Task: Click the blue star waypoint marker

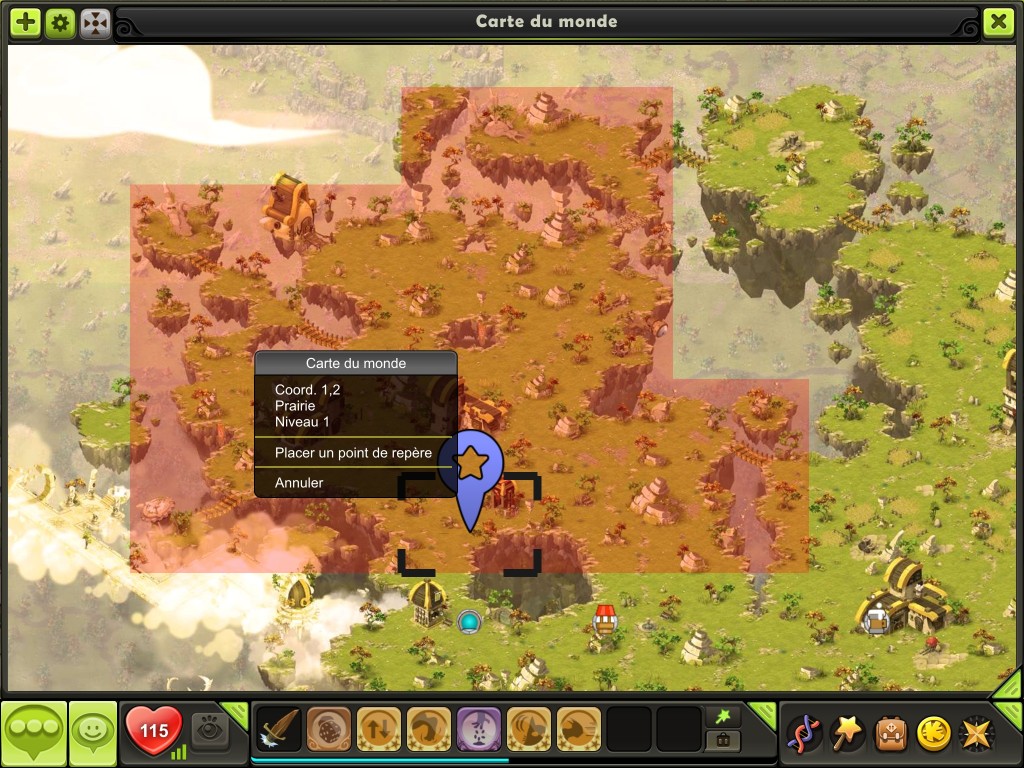Action: click(x=470, y=464)
